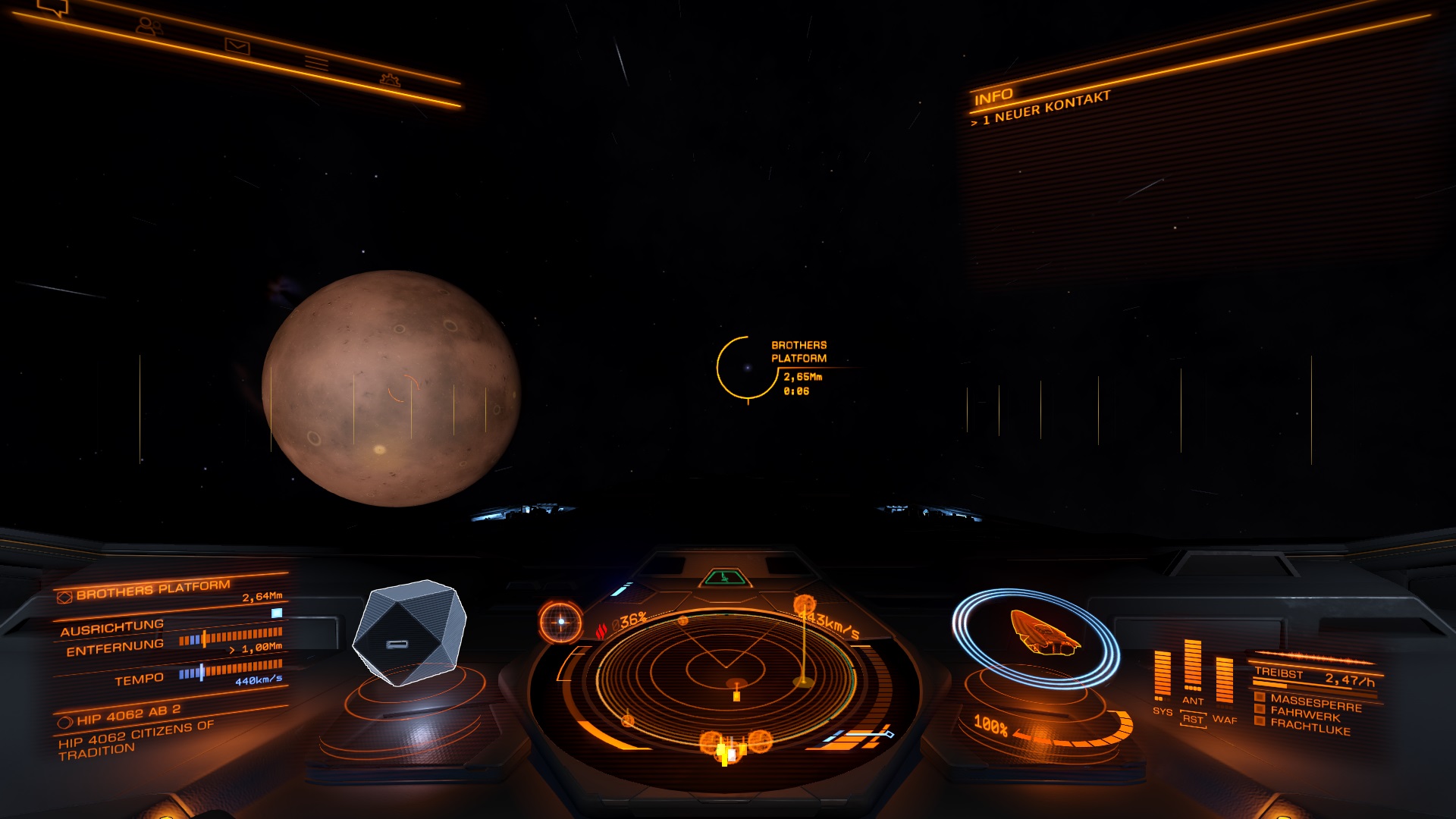Click the Brothers Platform destination reticle
Viewport: 1456px width, 819px height.
747,368
